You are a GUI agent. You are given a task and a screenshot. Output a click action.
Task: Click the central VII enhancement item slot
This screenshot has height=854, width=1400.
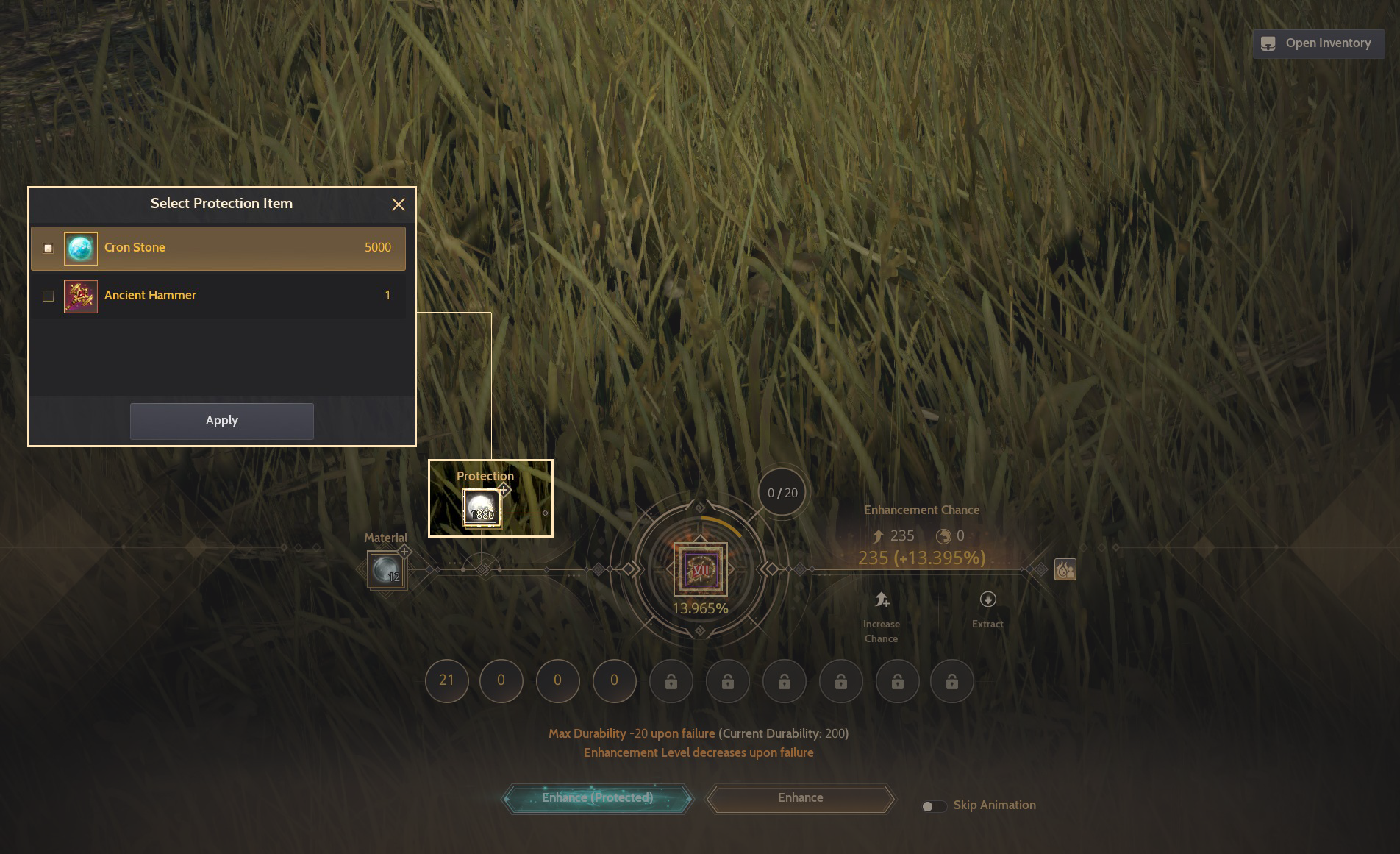700,569
